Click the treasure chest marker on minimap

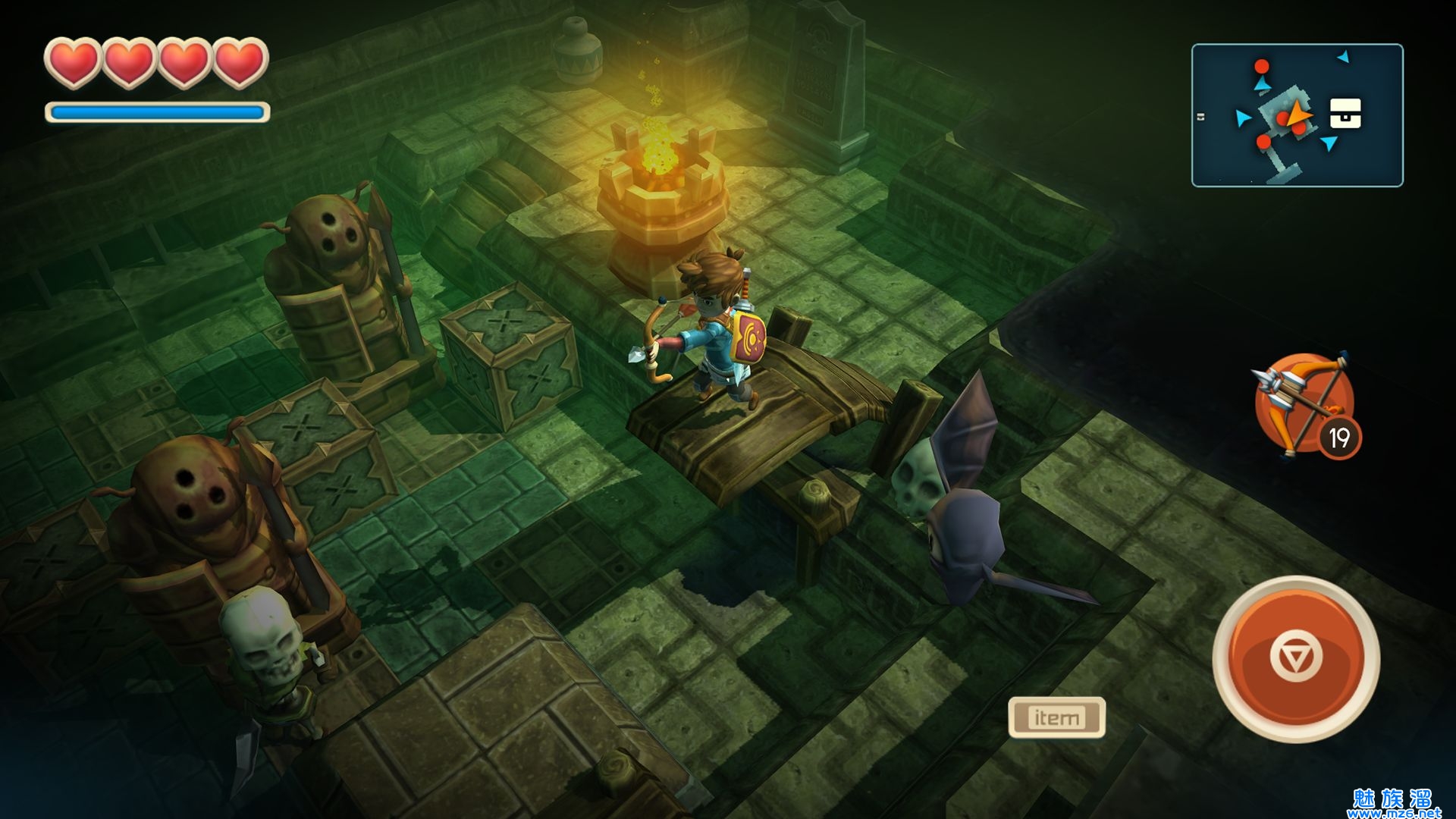(x=1345, y=114)
